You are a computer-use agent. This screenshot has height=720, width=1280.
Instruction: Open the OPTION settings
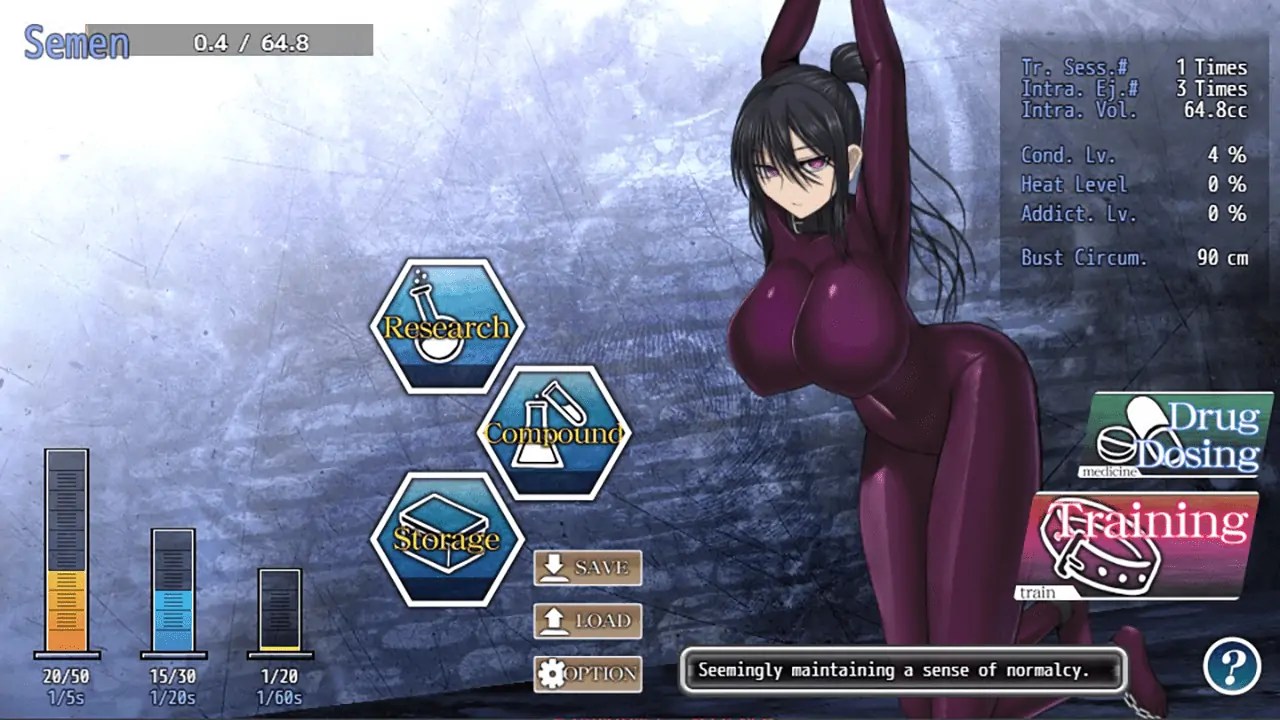tap(587, 673)
